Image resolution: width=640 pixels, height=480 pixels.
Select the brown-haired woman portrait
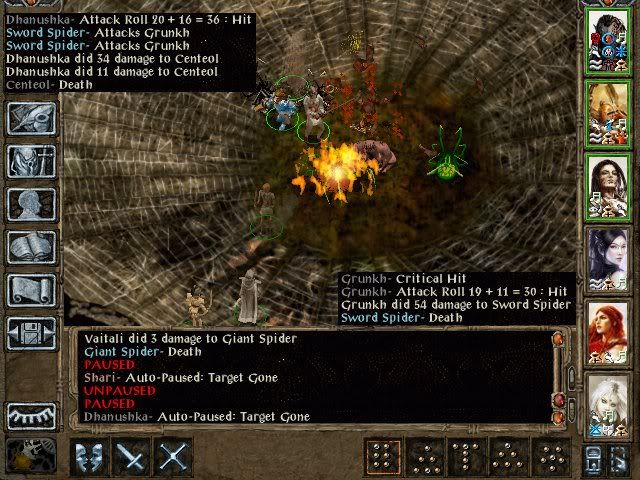[607, 184]
